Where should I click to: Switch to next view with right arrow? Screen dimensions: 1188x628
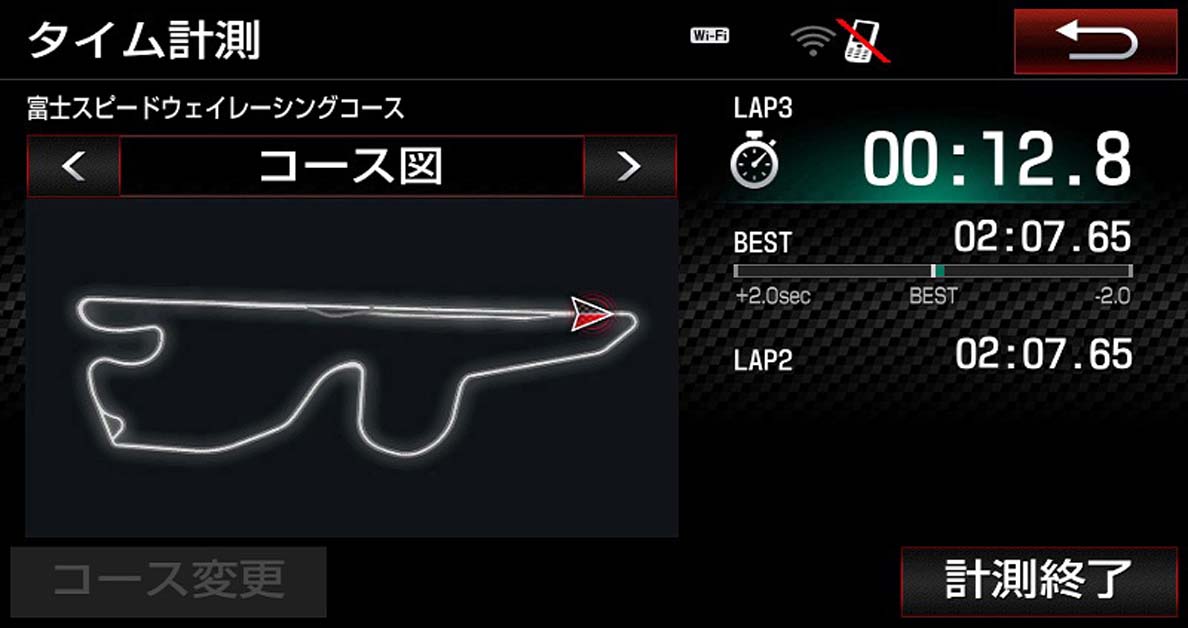[630, 166]
